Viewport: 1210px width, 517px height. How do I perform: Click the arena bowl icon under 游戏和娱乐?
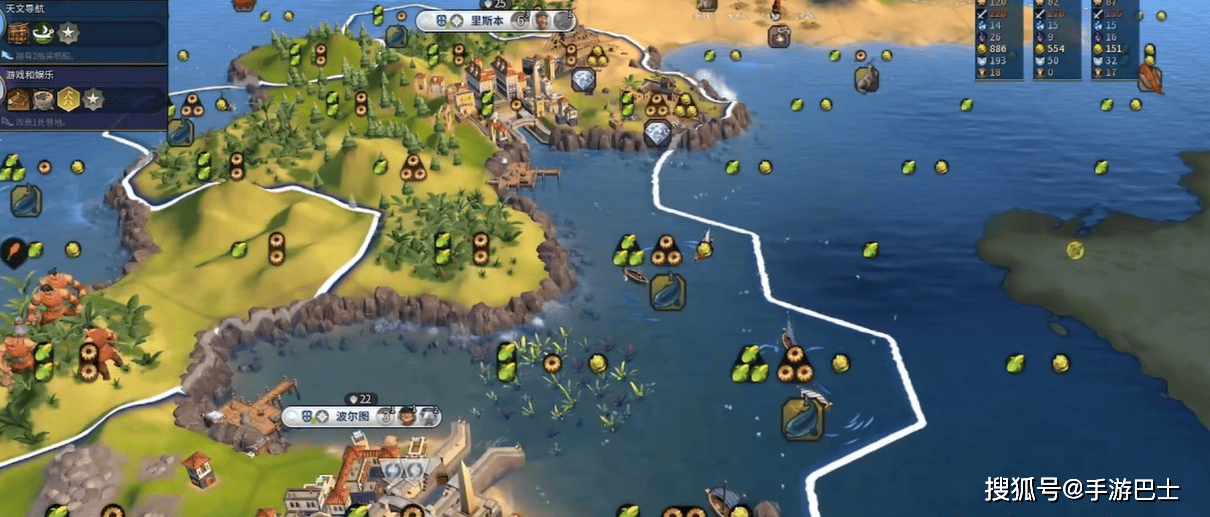[x=43, y=99]
